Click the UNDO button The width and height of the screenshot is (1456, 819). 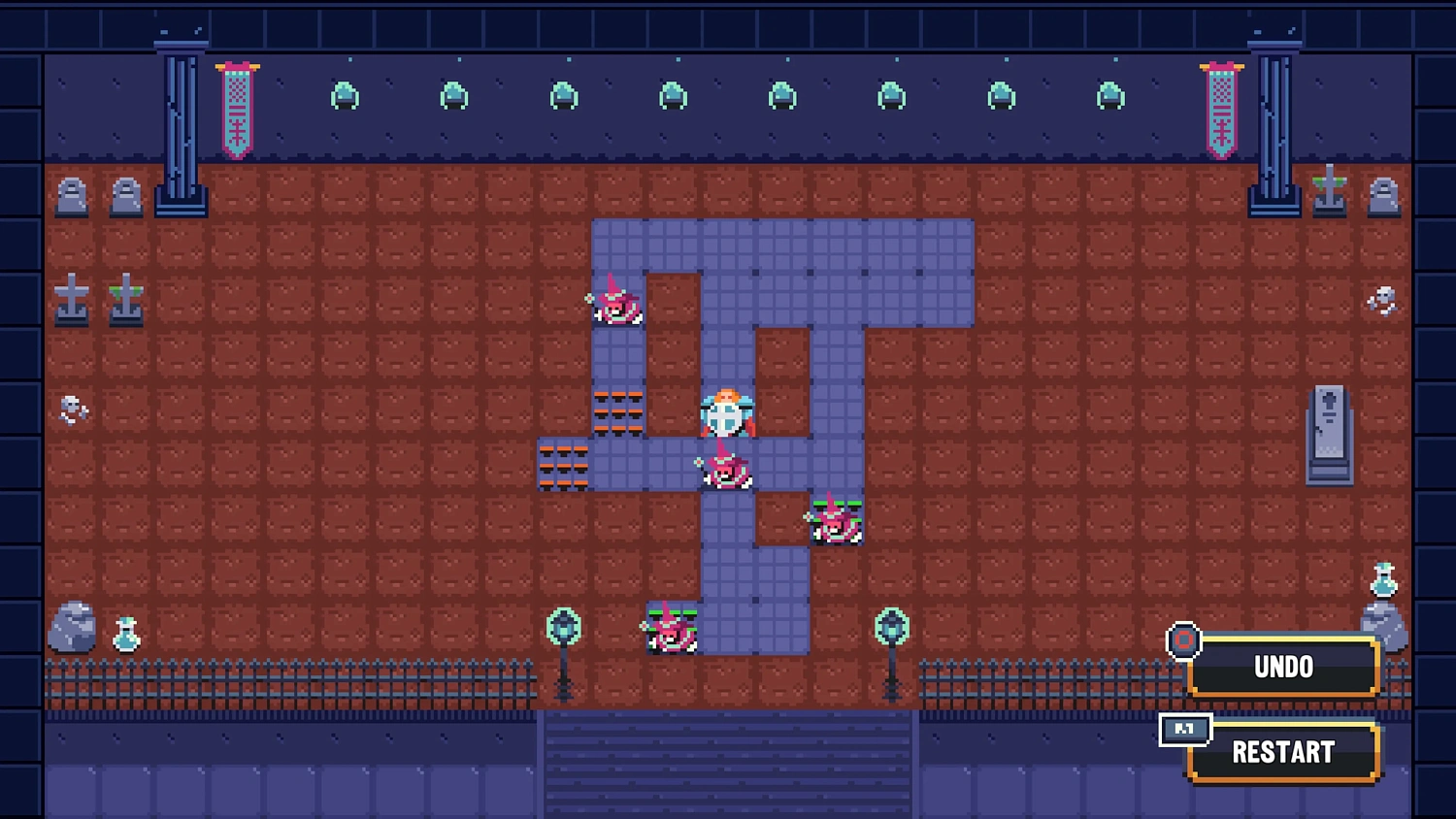[1283, 667]
